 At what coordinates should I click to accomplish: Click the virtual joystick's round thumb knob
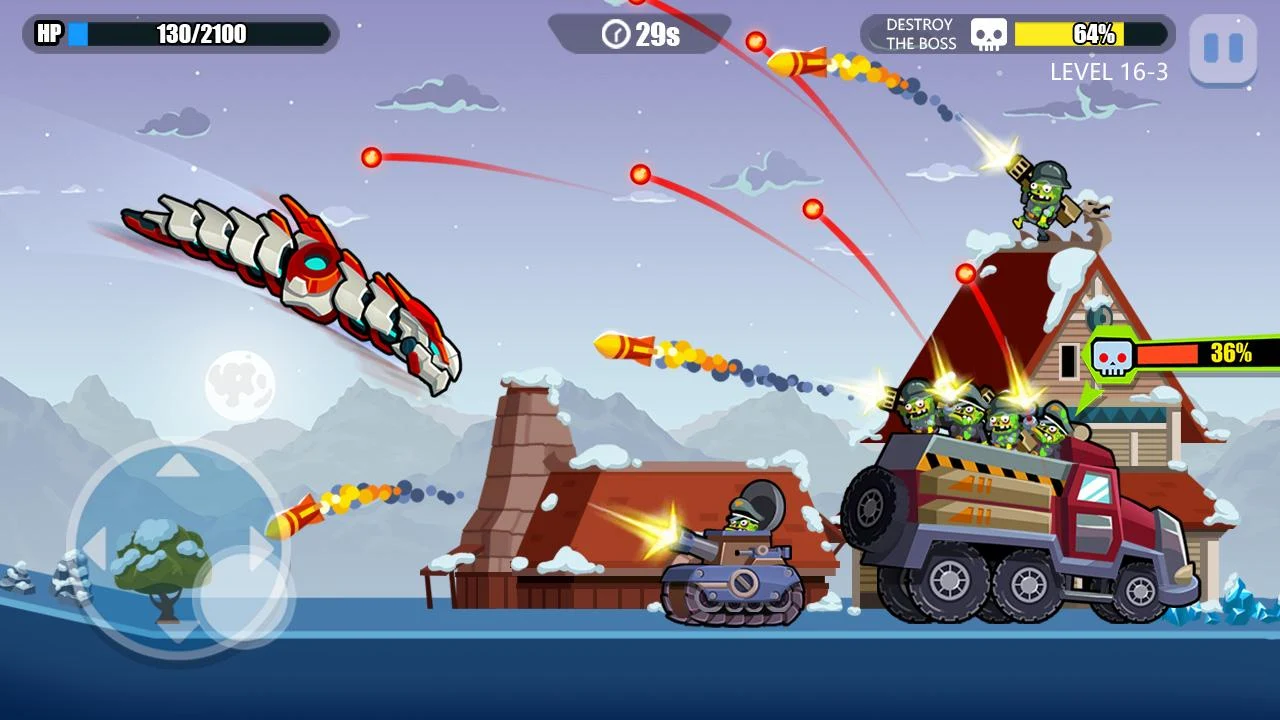[x=243, y=596]
